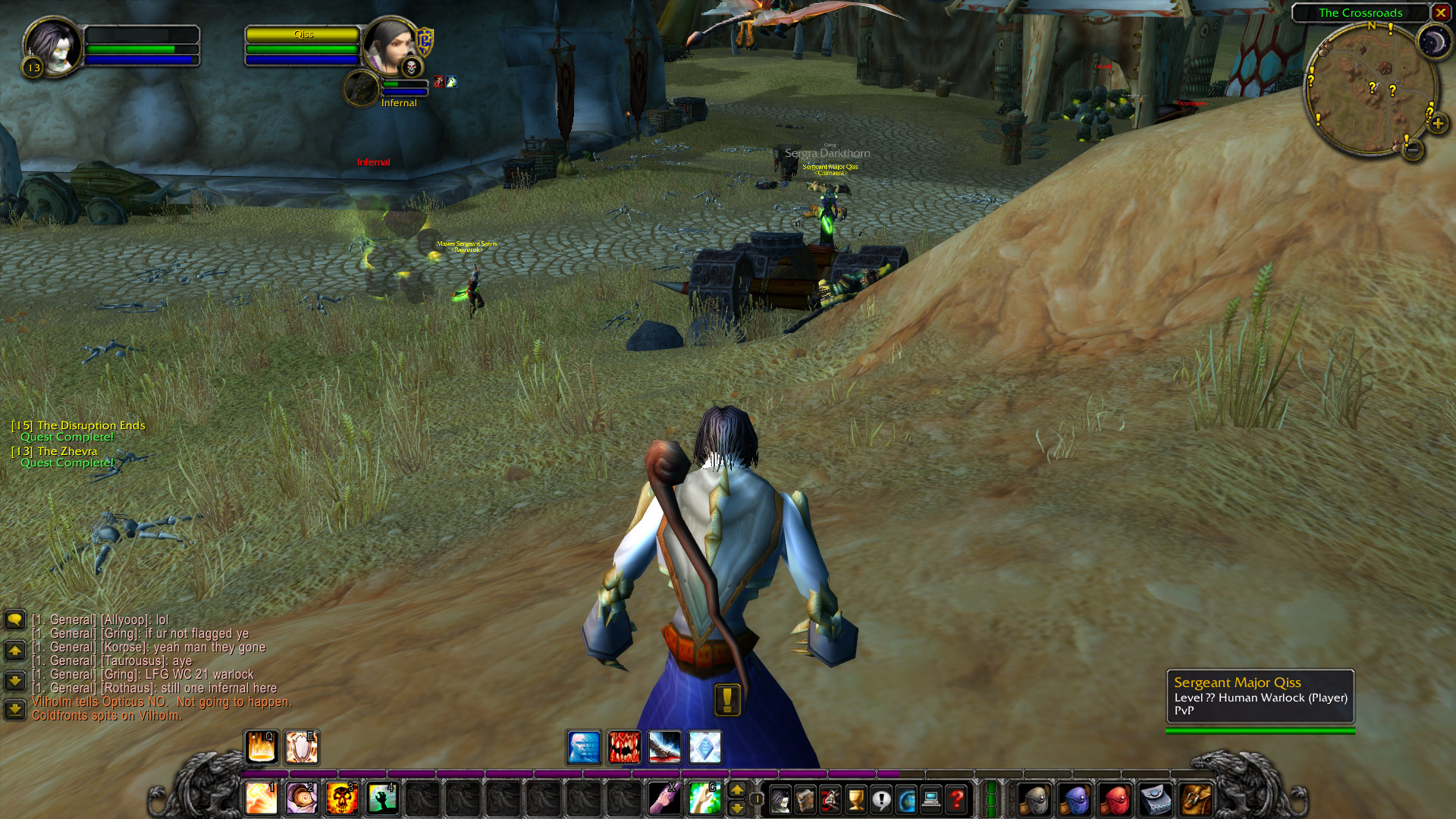Viewport: 1456px width, 819px height.
Task: Cast the hammer spell in slot 1
Action: point(262,799)
